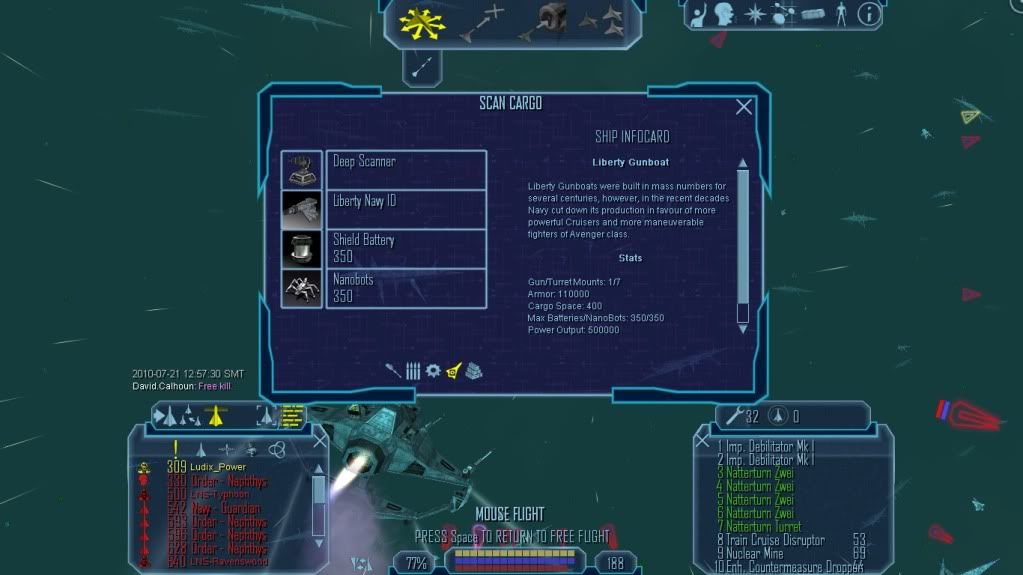Activate the Go To maneuver icon

pos(480,22)
